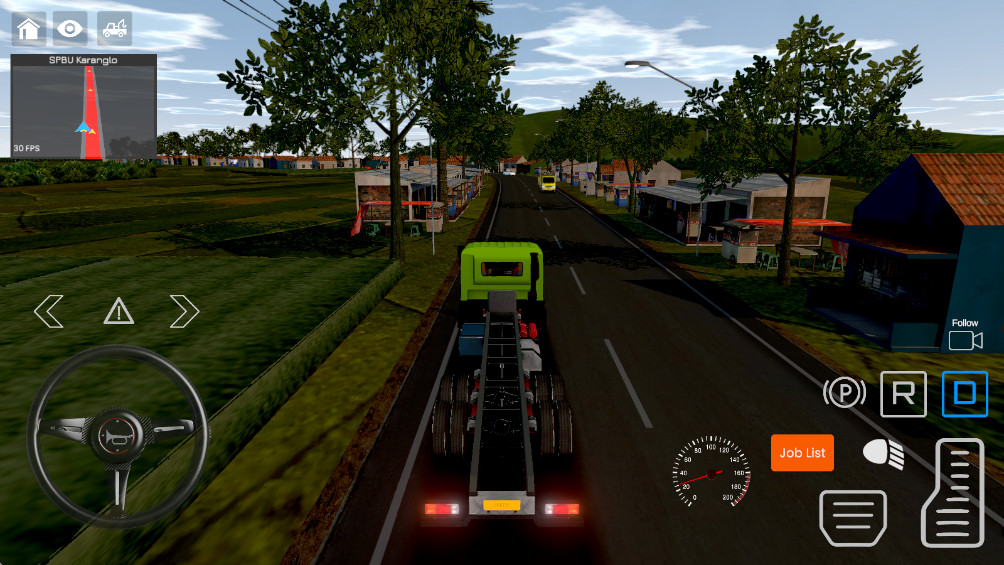Turn on the hazard warning lights
The image size is (1004, 565).
(x=118, y=312)
